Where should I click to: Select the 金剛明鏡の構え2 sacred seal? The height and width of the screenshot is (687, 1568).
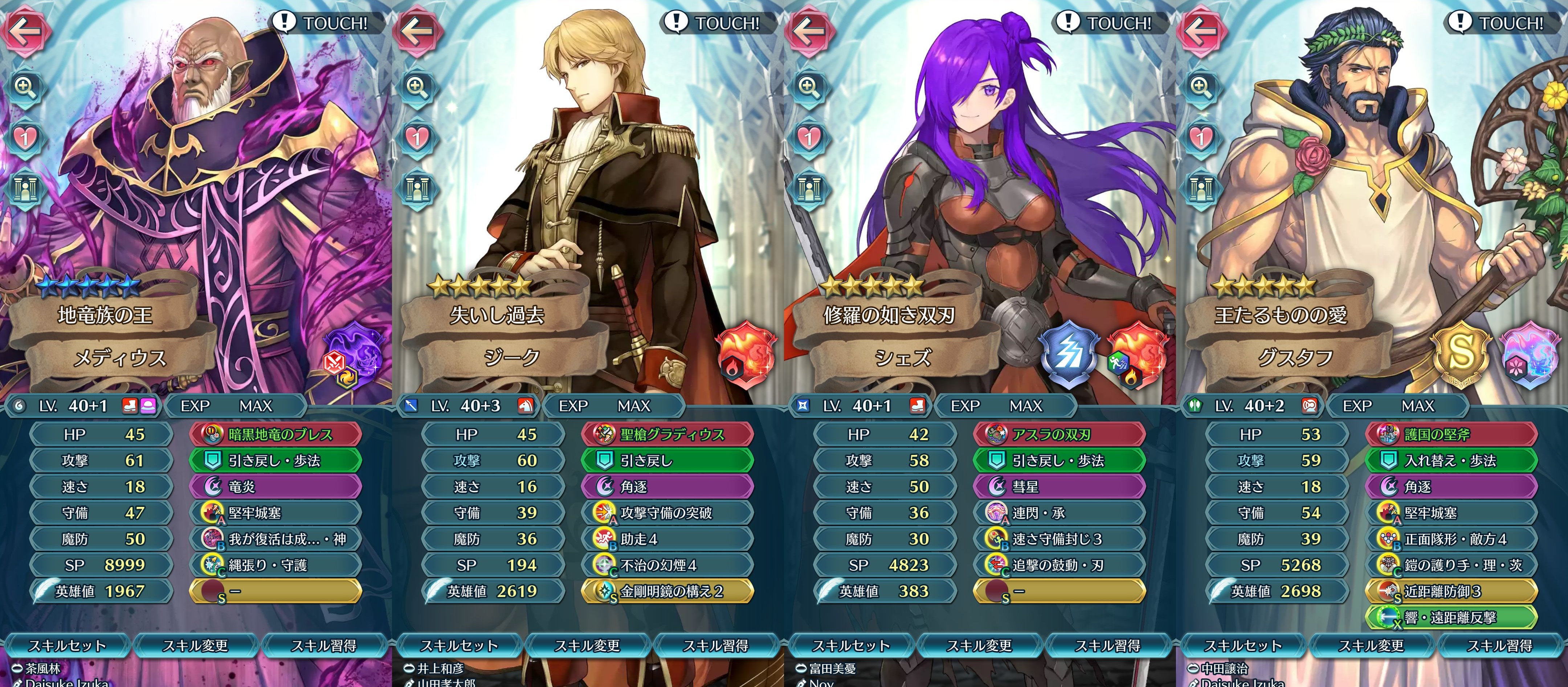click(x=668, y=592)
